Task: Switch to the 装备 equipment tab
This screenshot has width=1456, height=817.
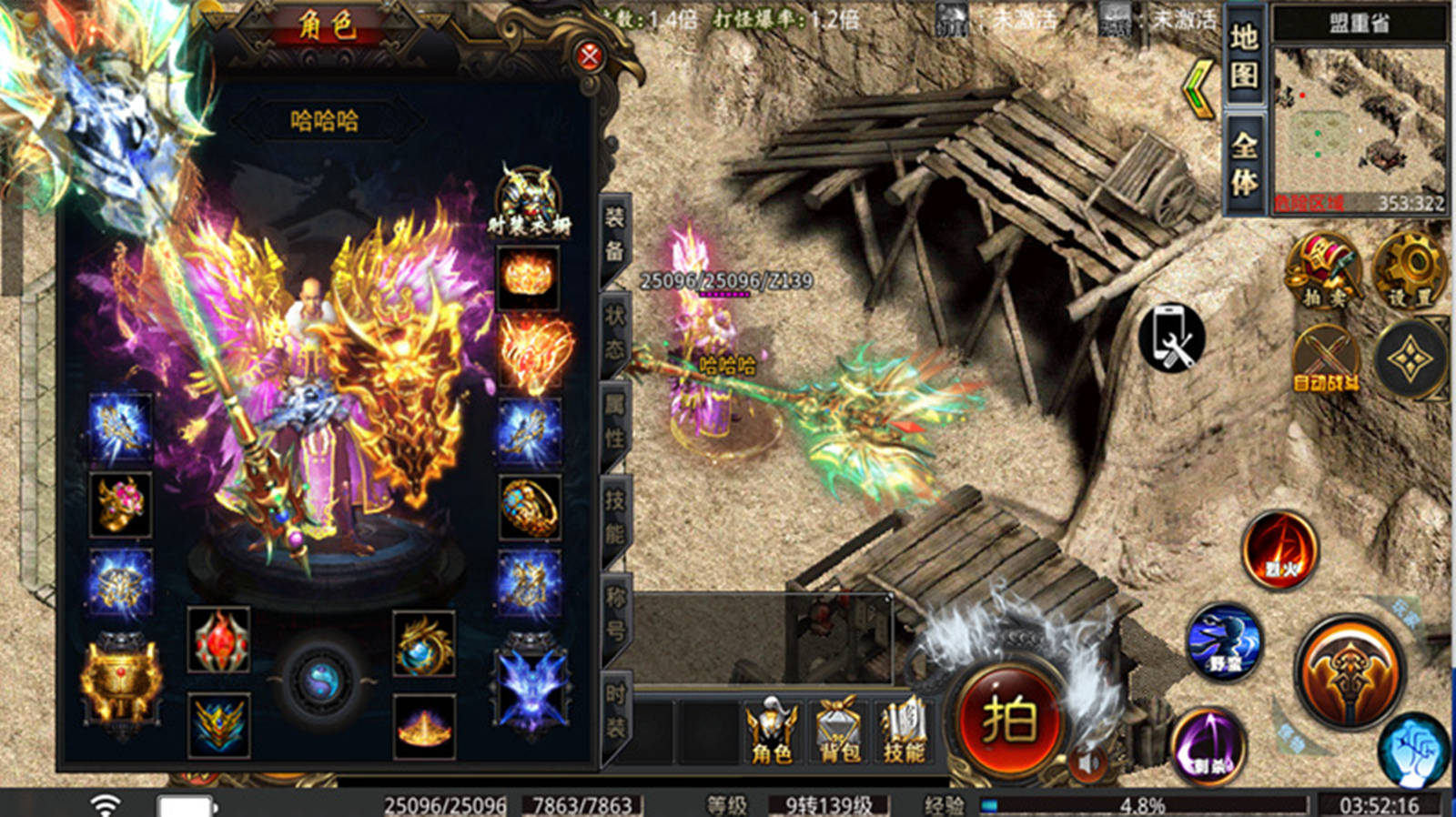Action: point(615,234)
